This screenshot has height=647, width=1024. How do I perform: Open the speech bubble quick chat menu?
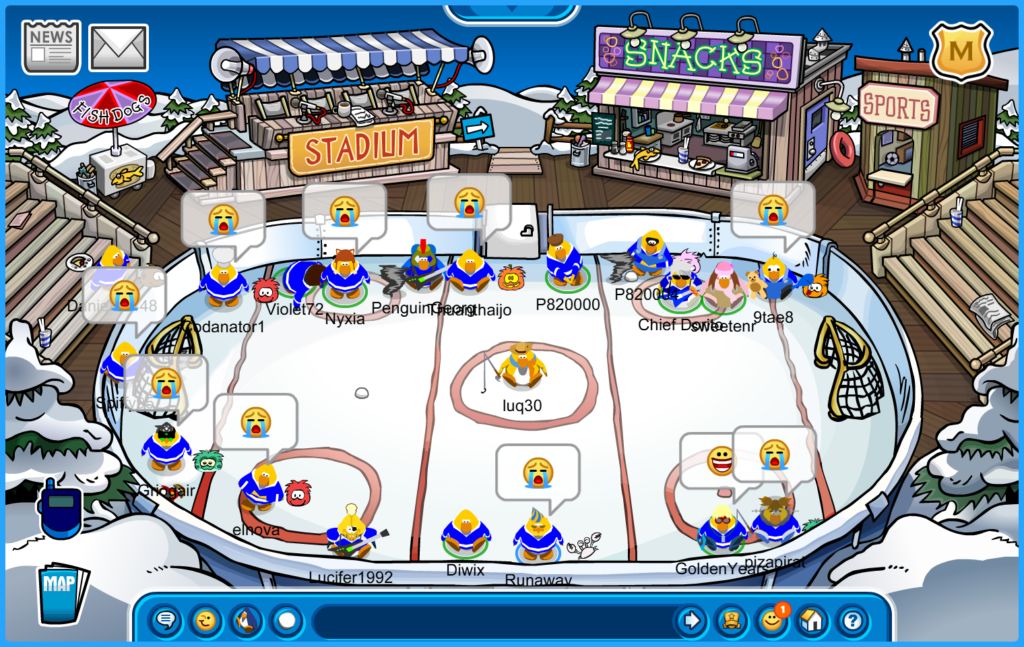166,621
